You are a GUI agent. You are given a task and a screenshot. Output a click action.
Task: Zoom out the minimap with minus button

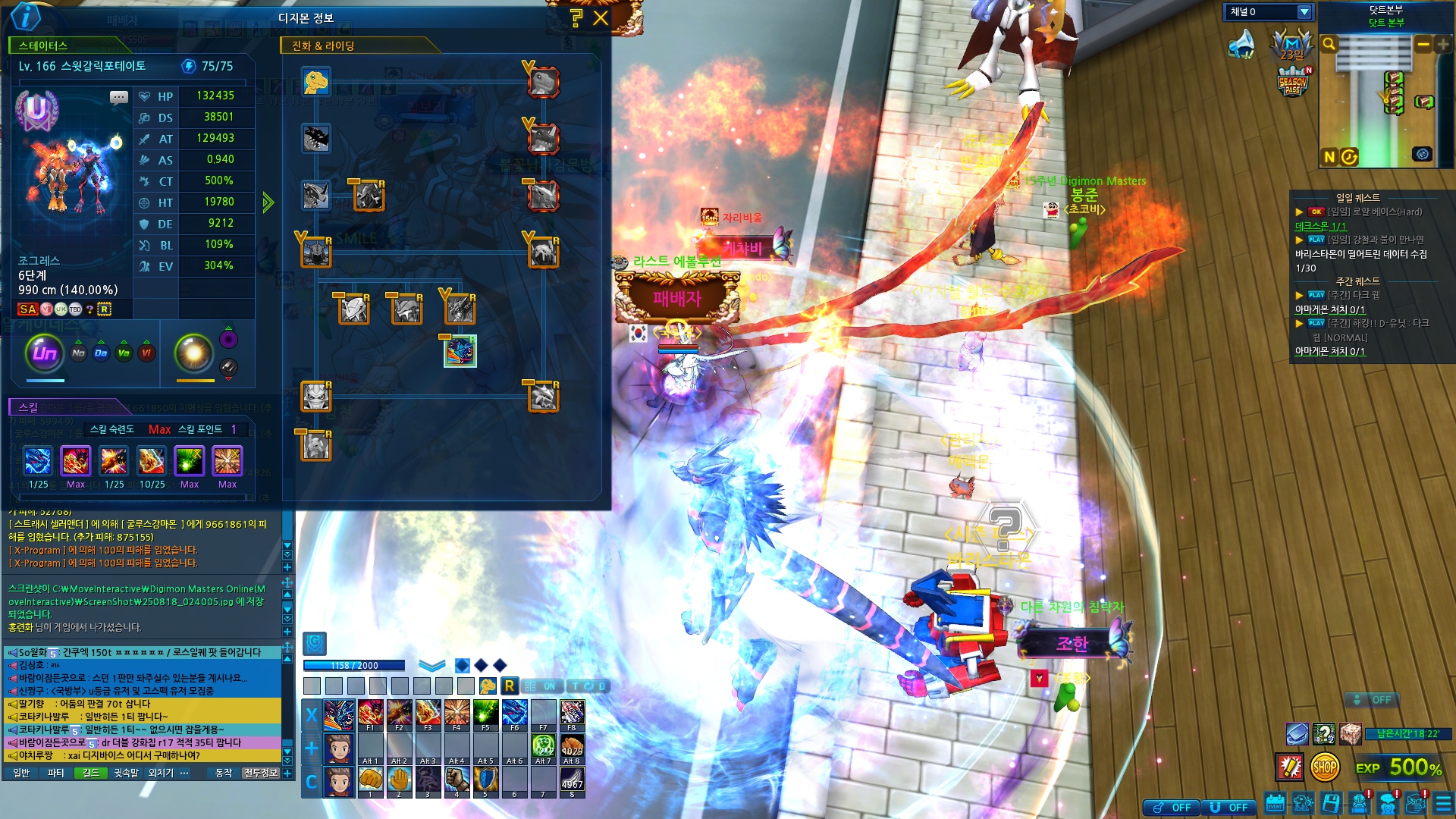pos(1423,45)
